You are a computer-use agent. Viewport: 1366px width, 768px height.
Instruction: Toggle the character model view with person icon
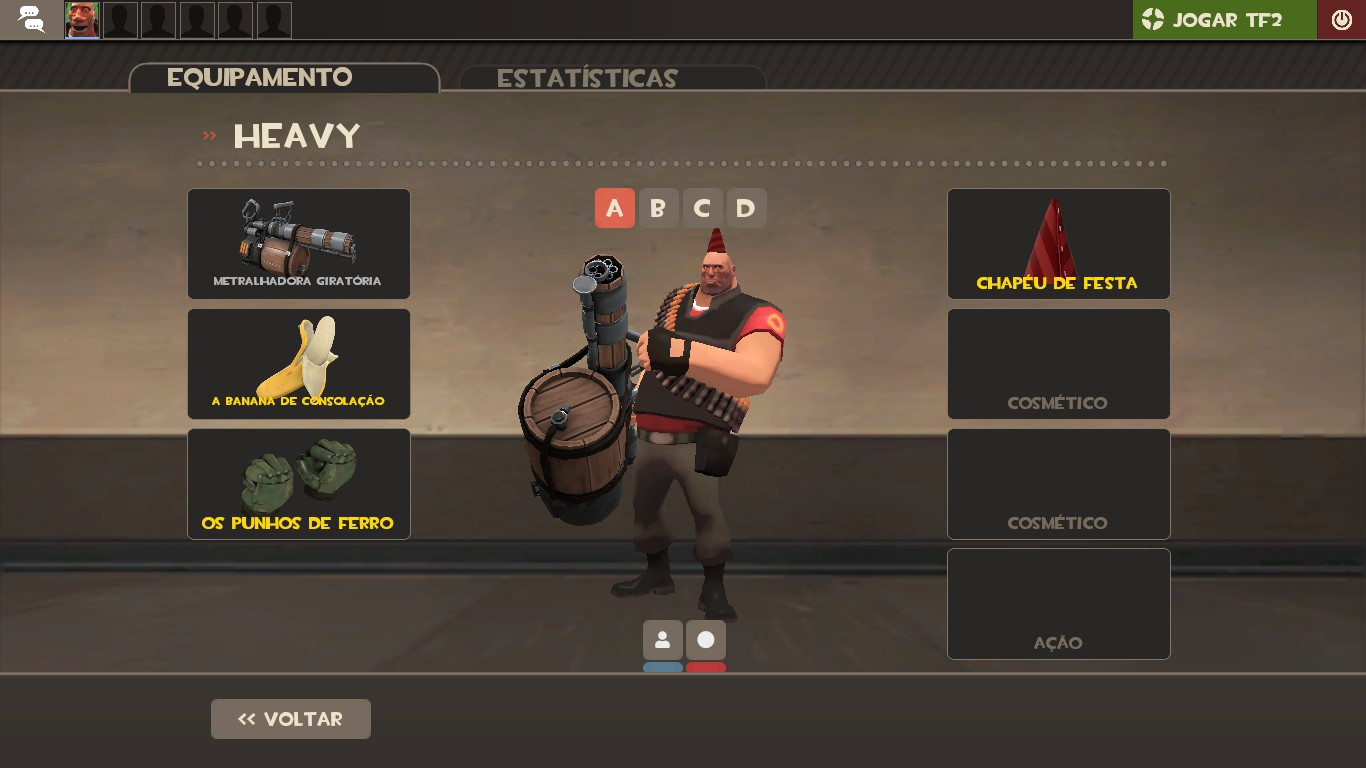pos(662,639)
